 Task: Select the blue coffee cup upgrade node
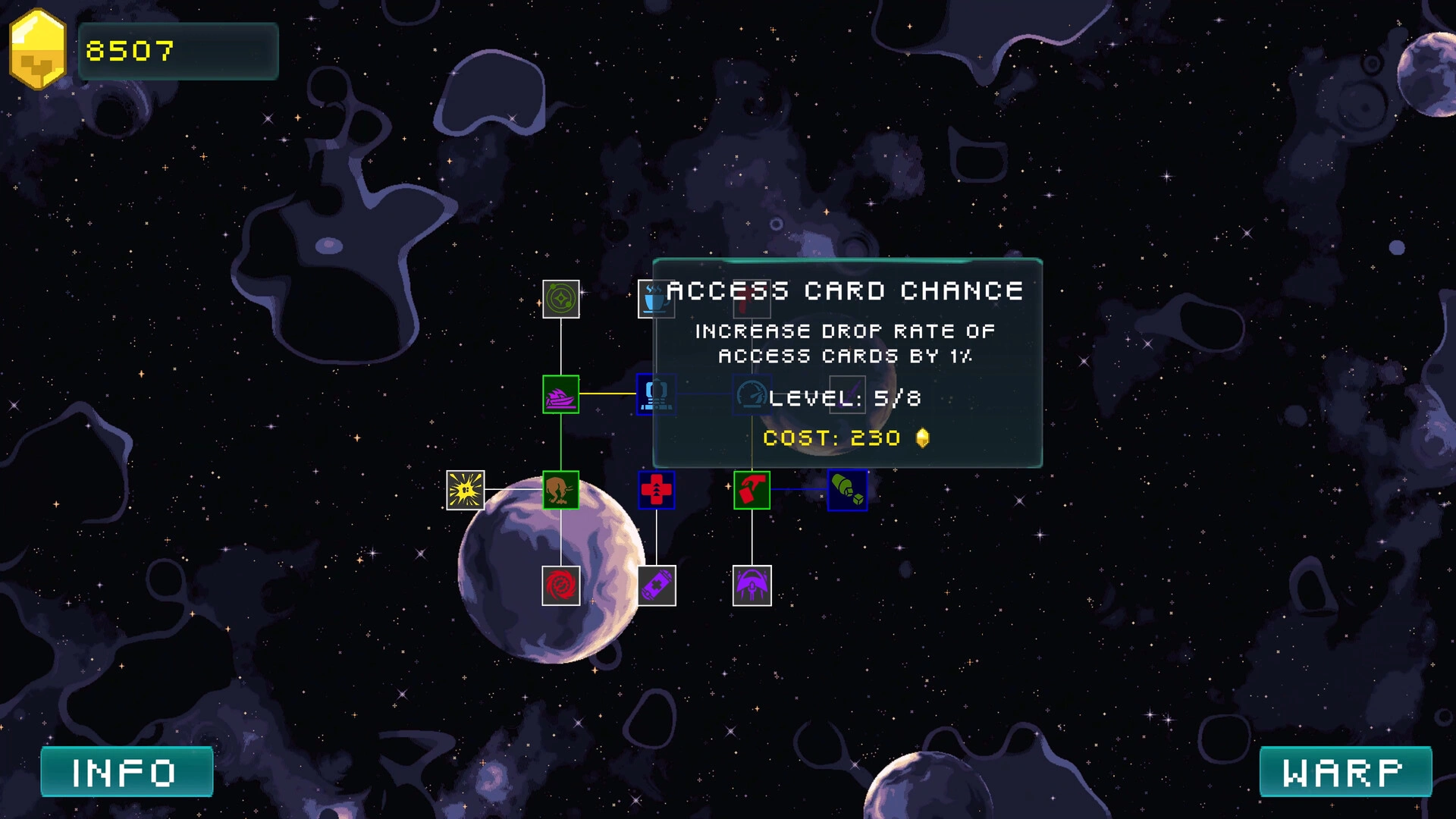pyautogui.click(x=654, y=299)
